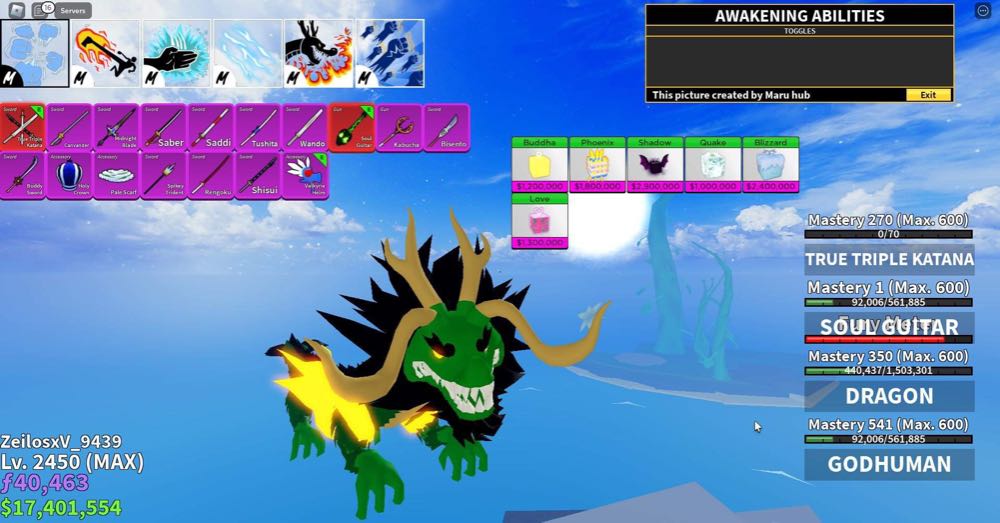Select the Love fruit tile
The image size is (1000, 523).
click(539, 221)
